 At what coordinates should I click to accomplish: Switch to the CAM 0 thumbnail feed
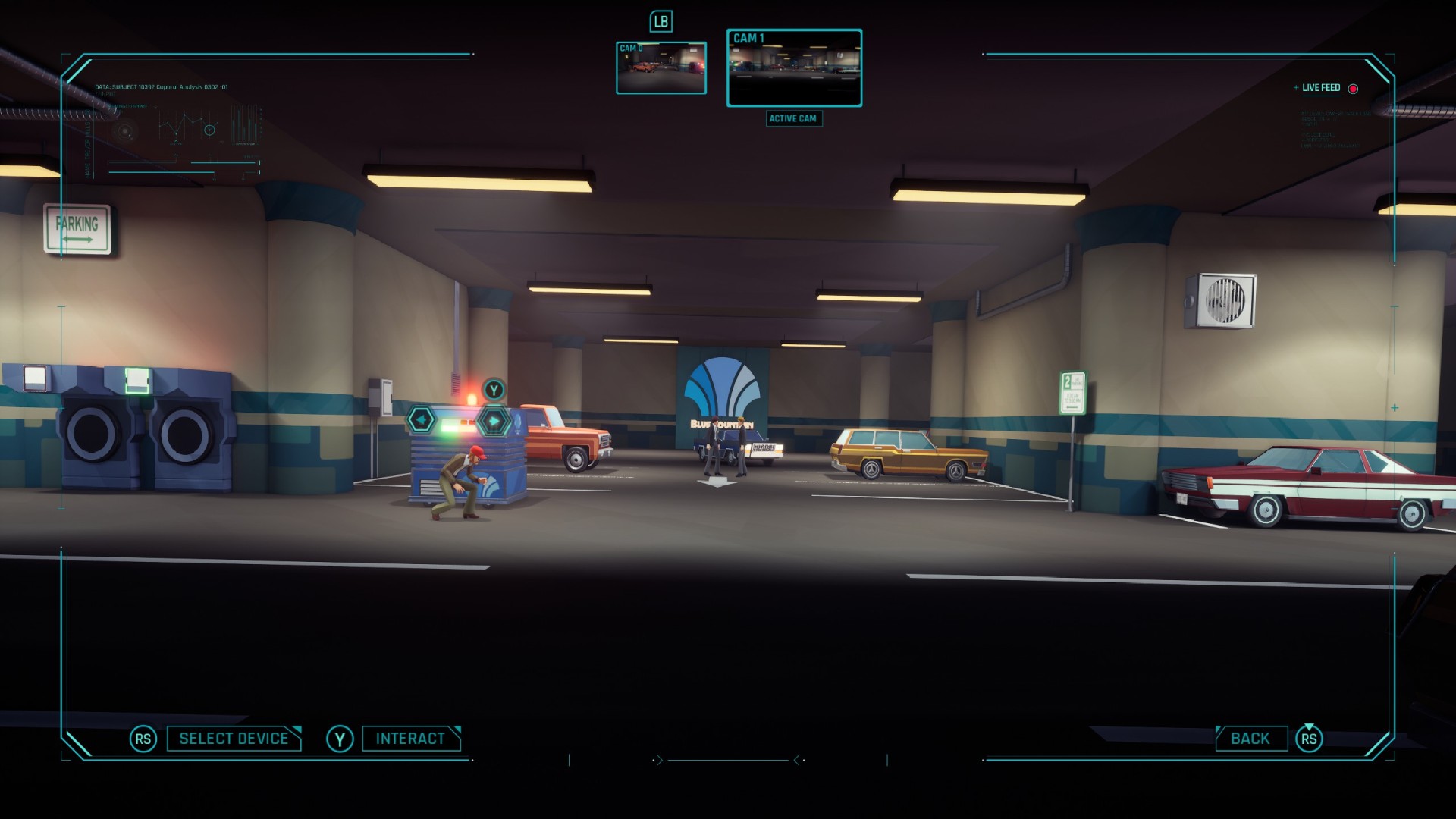coord(661,68)
